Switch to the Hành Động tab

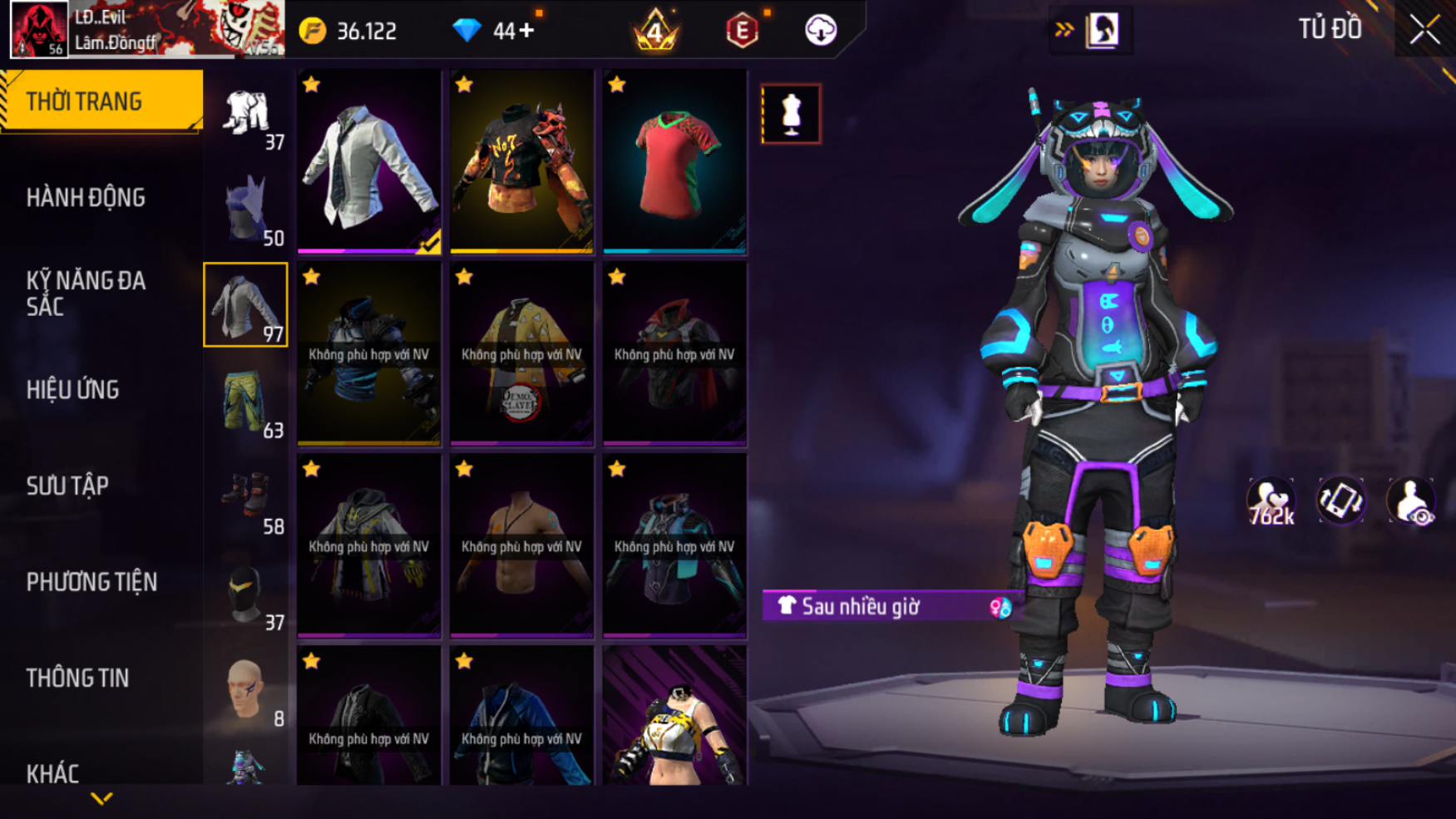pos(86,198)
